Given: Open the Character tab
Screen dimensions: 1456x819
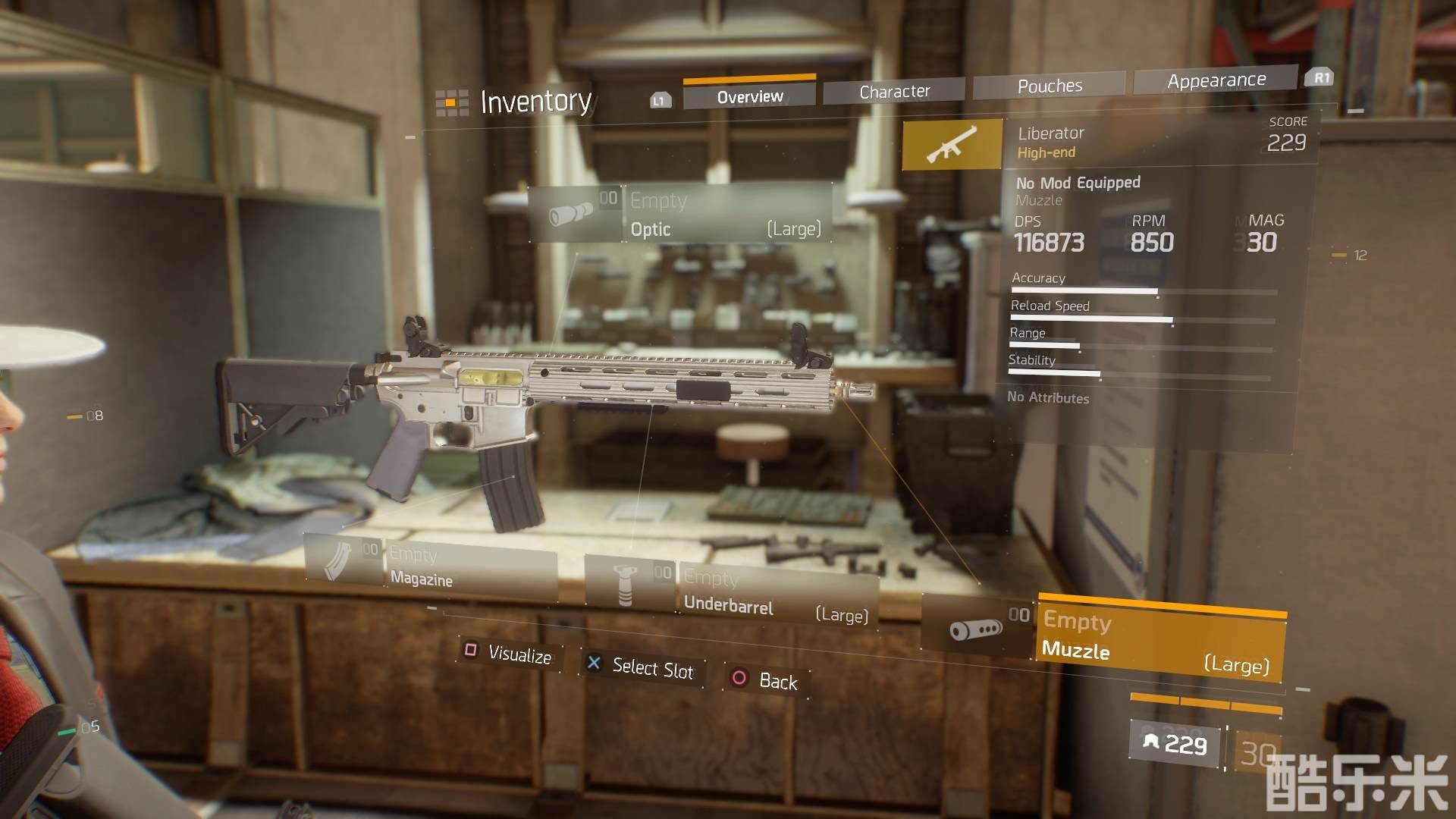Looking at the screenshot, I should coord(894,91).
